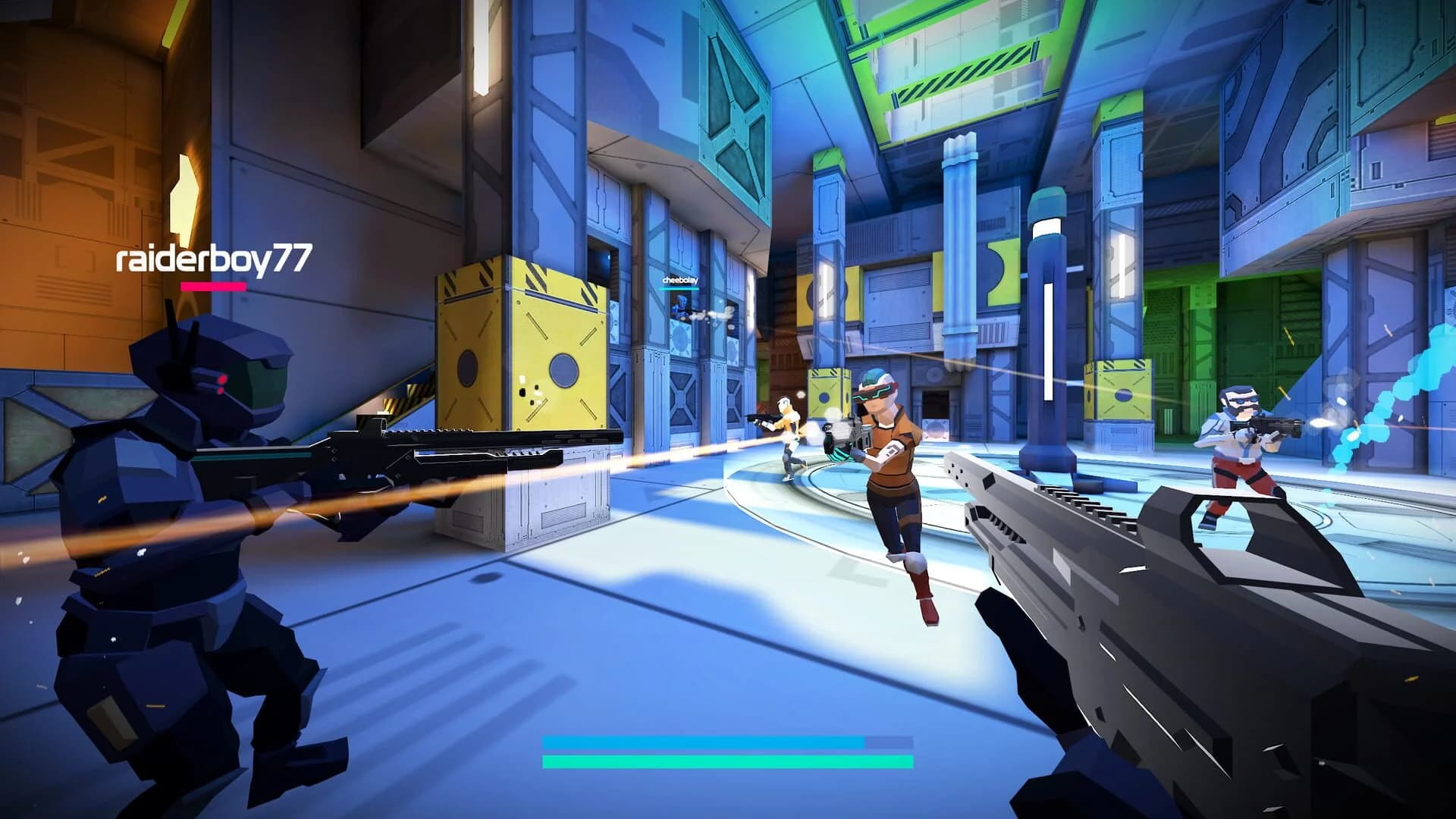Click the teal health bar under cheebolay
This screenshot has height=819, width=1456.
[x=679, y=290]
